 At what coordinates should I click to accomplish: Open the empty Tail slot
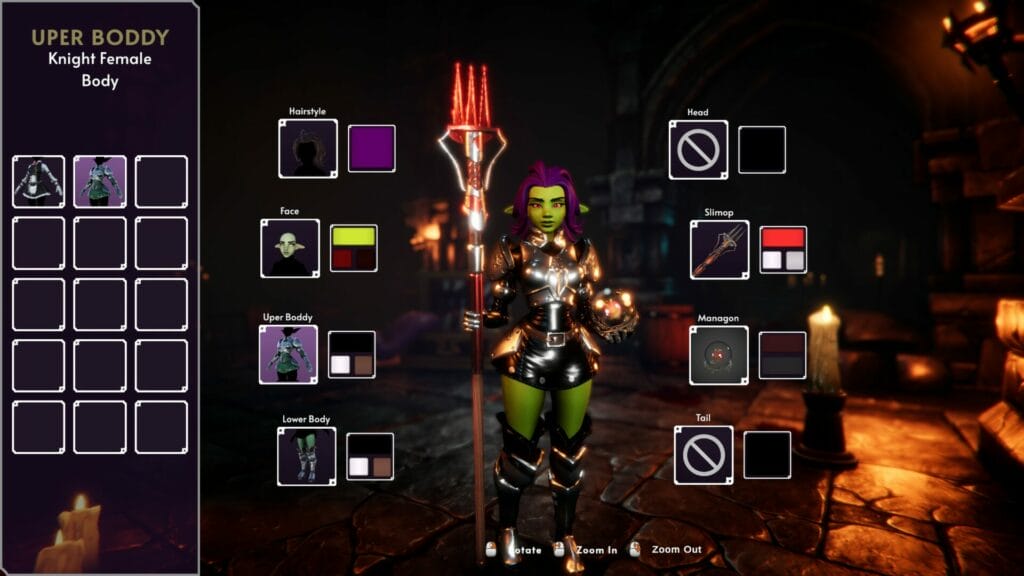point(703,455)
